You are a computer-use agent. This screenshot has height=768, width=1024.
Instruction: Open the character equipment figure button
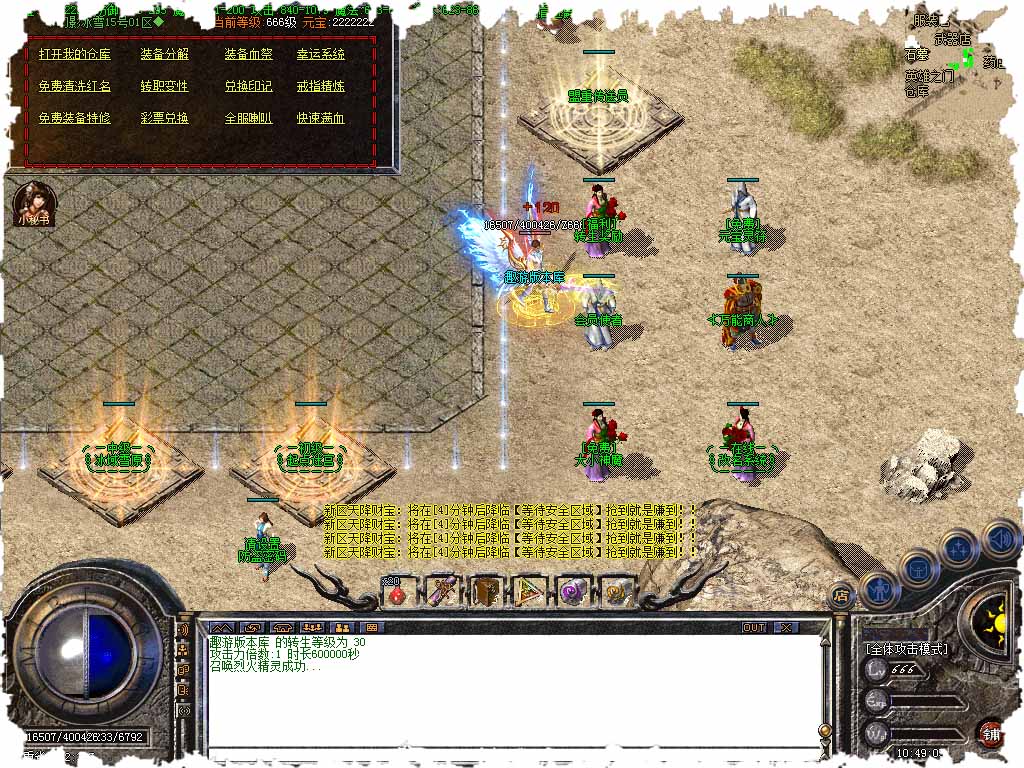tap(879, 588)
